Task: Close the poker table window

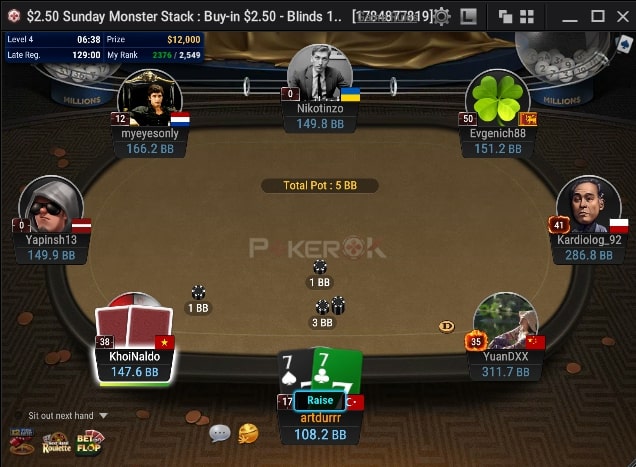Action: point(624,16)
